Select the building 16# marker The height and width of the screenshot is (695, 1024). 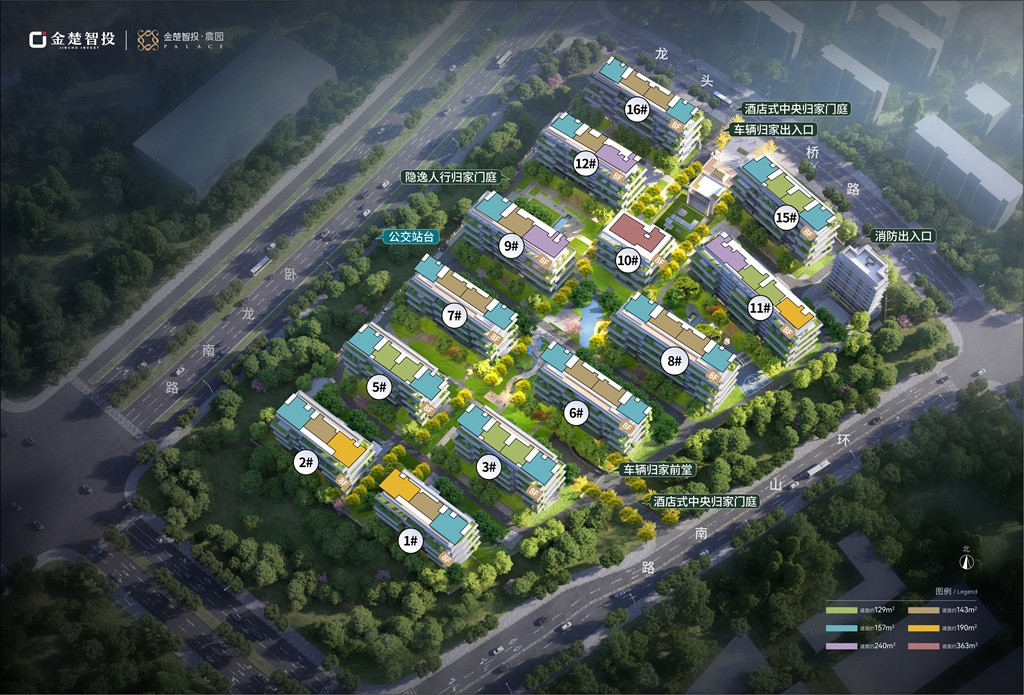pyautogui.click(x=636, y=109)
